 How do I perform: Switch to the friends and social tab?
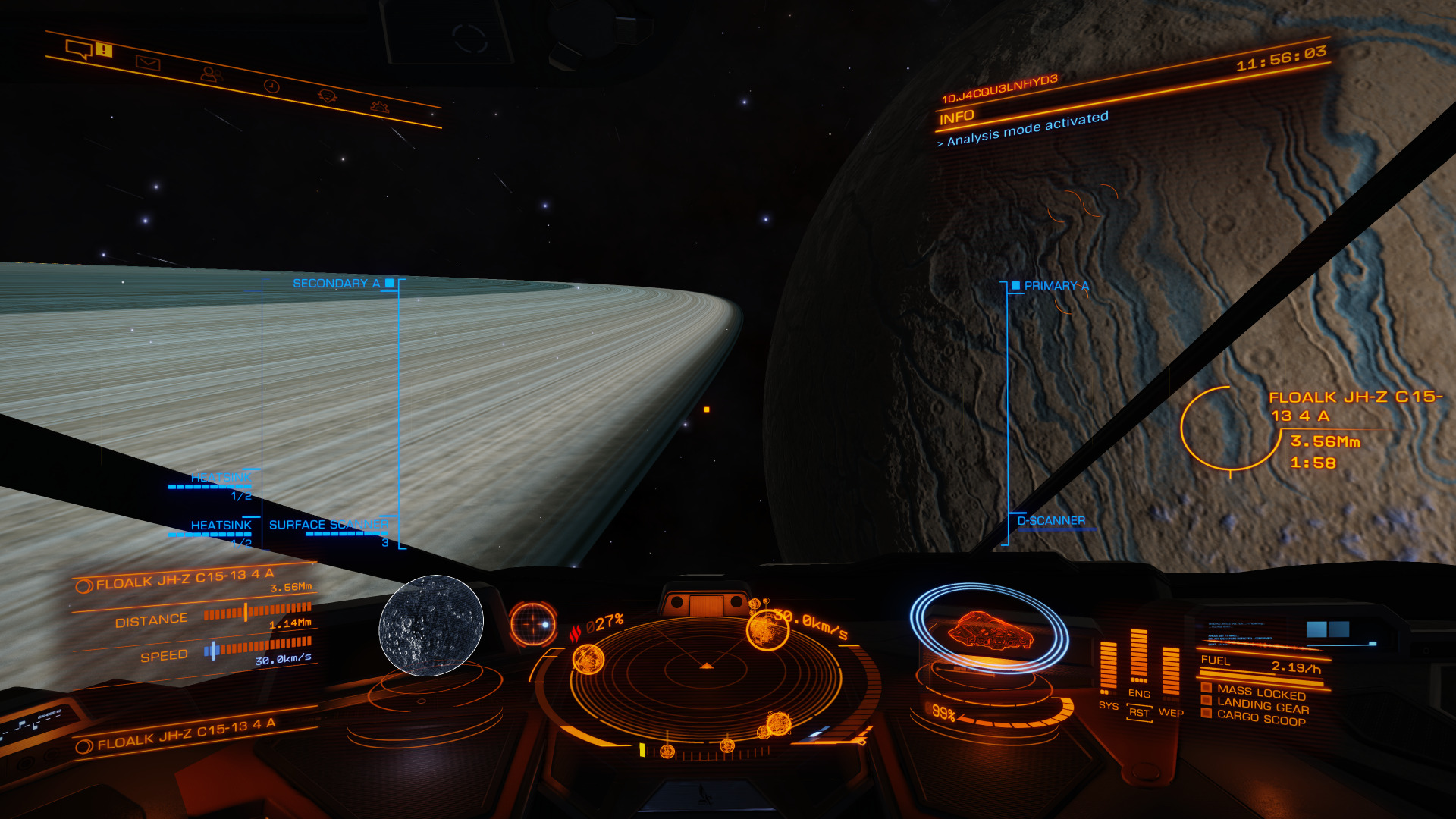coord(210,74)
